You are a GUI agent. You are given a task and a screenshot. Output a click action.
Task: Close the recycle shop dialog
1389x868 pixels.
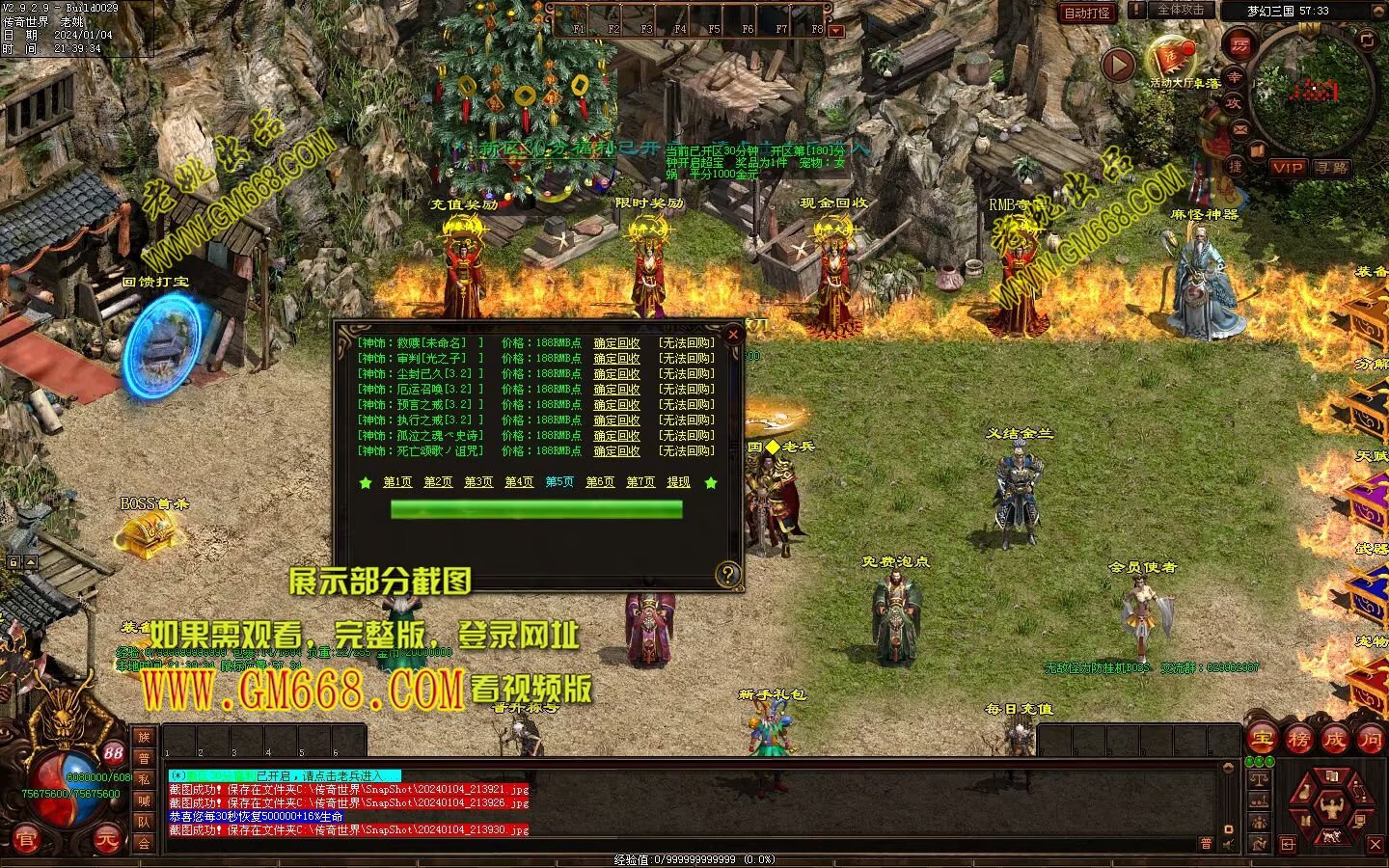pyautogui.click(x=733, y=335)
